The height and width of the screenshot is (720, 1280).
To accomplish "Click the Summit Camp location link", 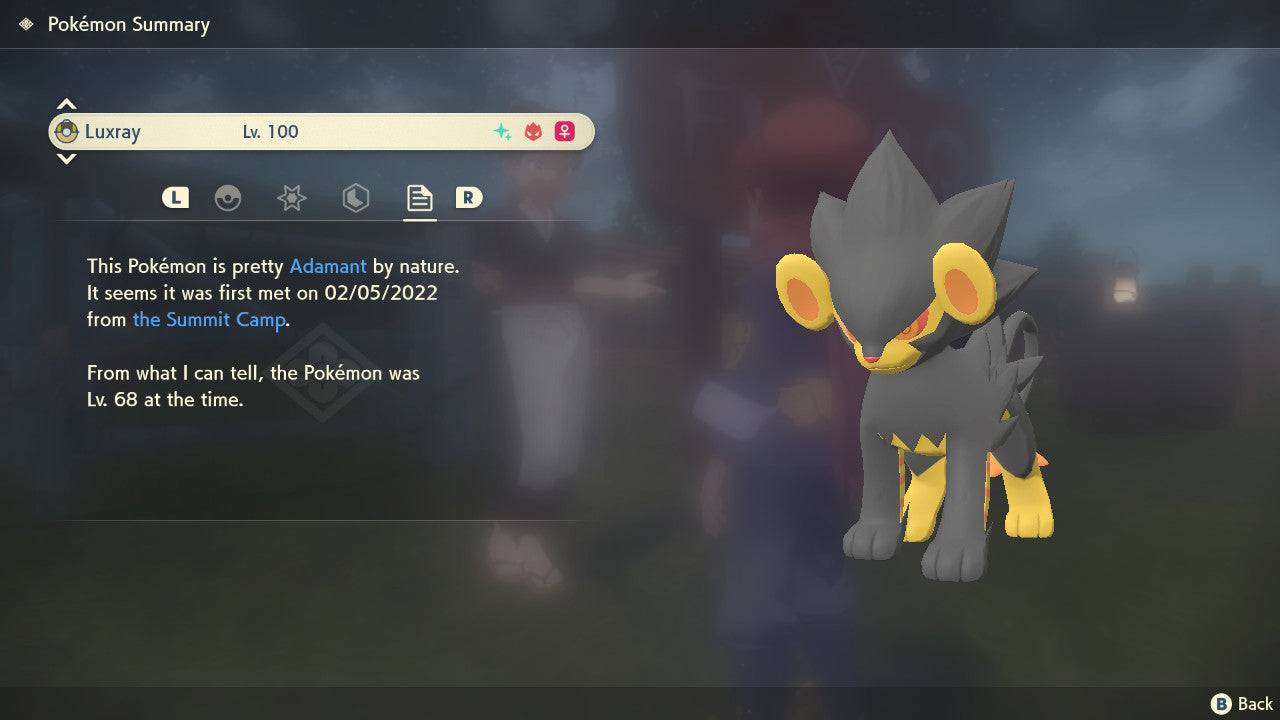I will pos(209,320).
